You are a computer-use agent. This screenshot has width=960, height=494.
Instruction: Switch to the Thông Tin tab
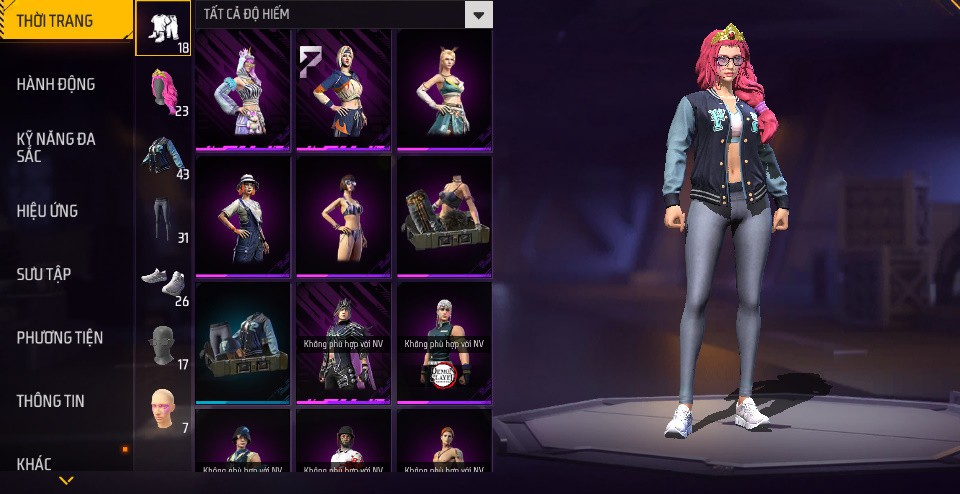pyautogui.click(x=50, y=401)
